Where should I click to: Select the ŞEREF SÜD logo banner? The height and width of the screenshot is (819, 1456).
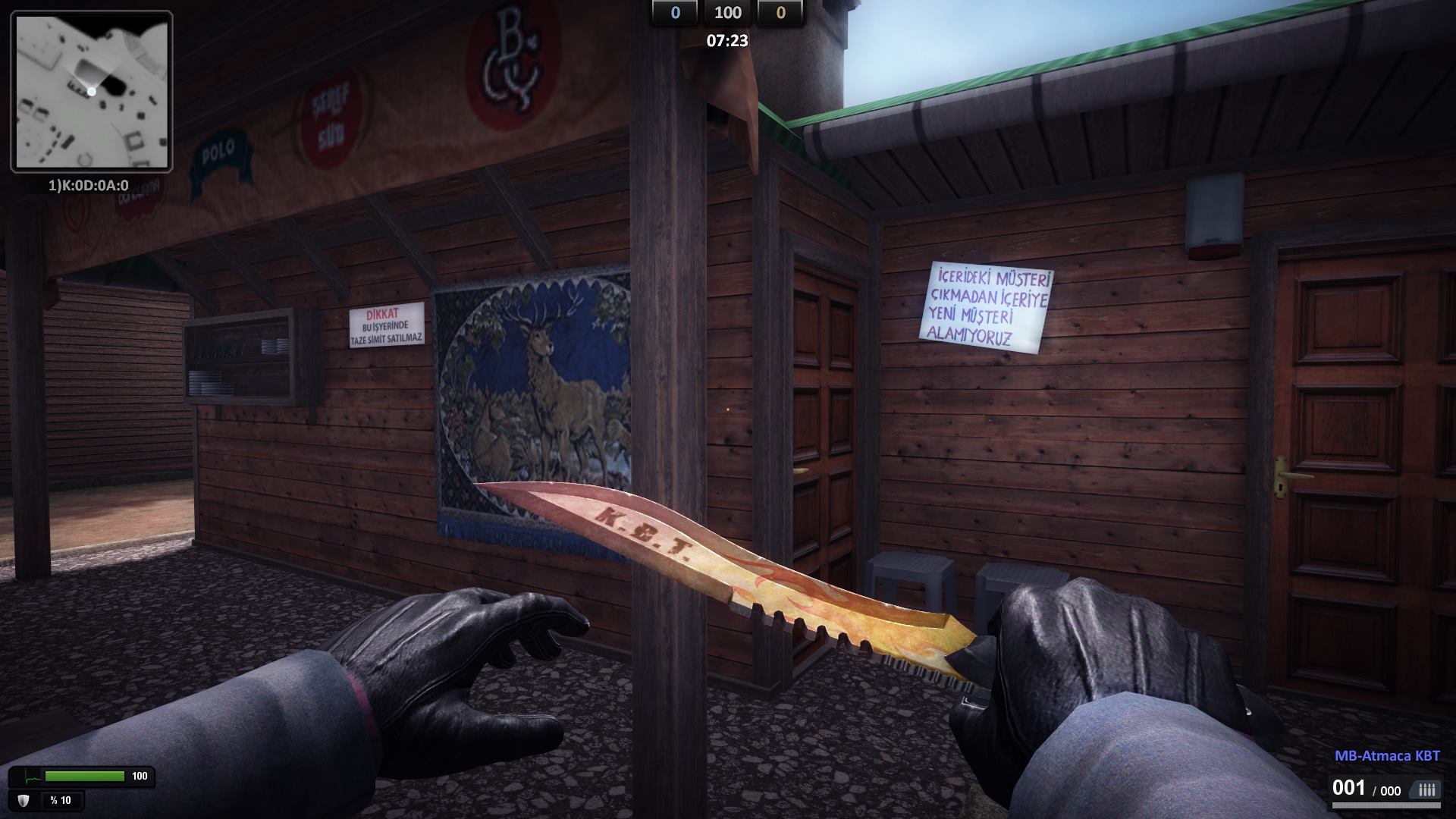coord(331,118)
